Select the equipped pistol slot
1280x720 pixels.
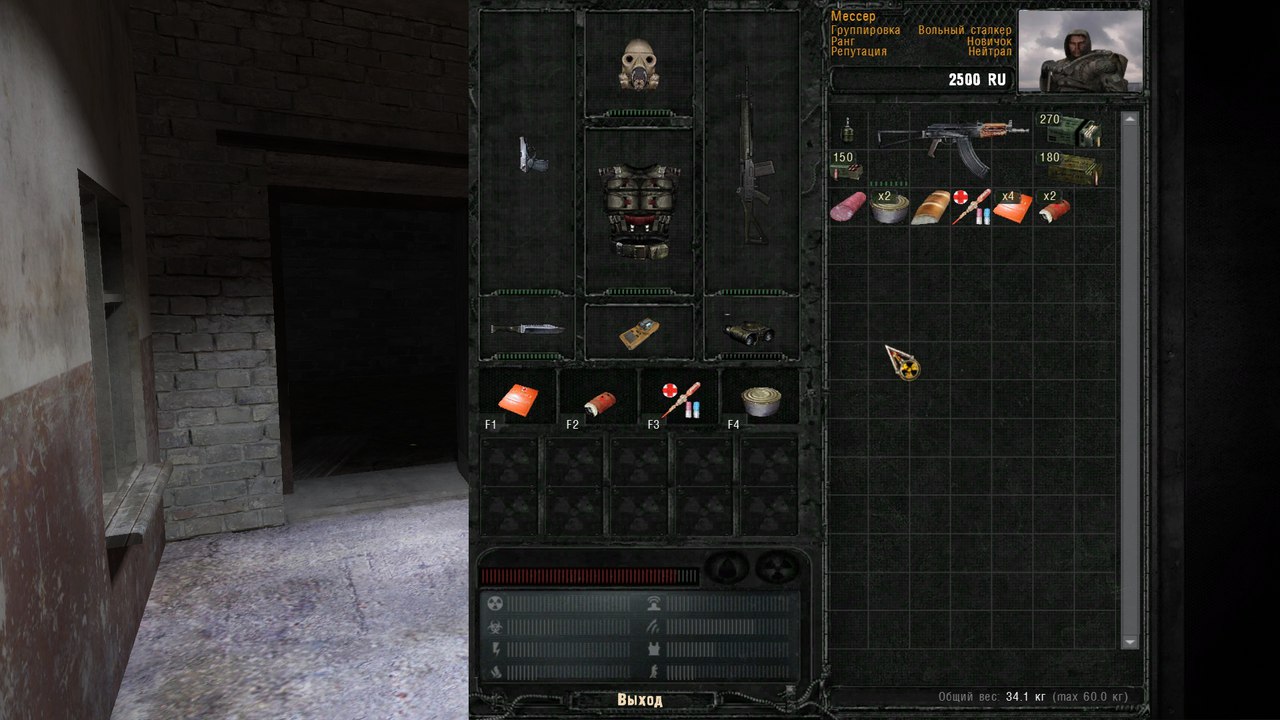pyautogui.click(x=527, y=154)
